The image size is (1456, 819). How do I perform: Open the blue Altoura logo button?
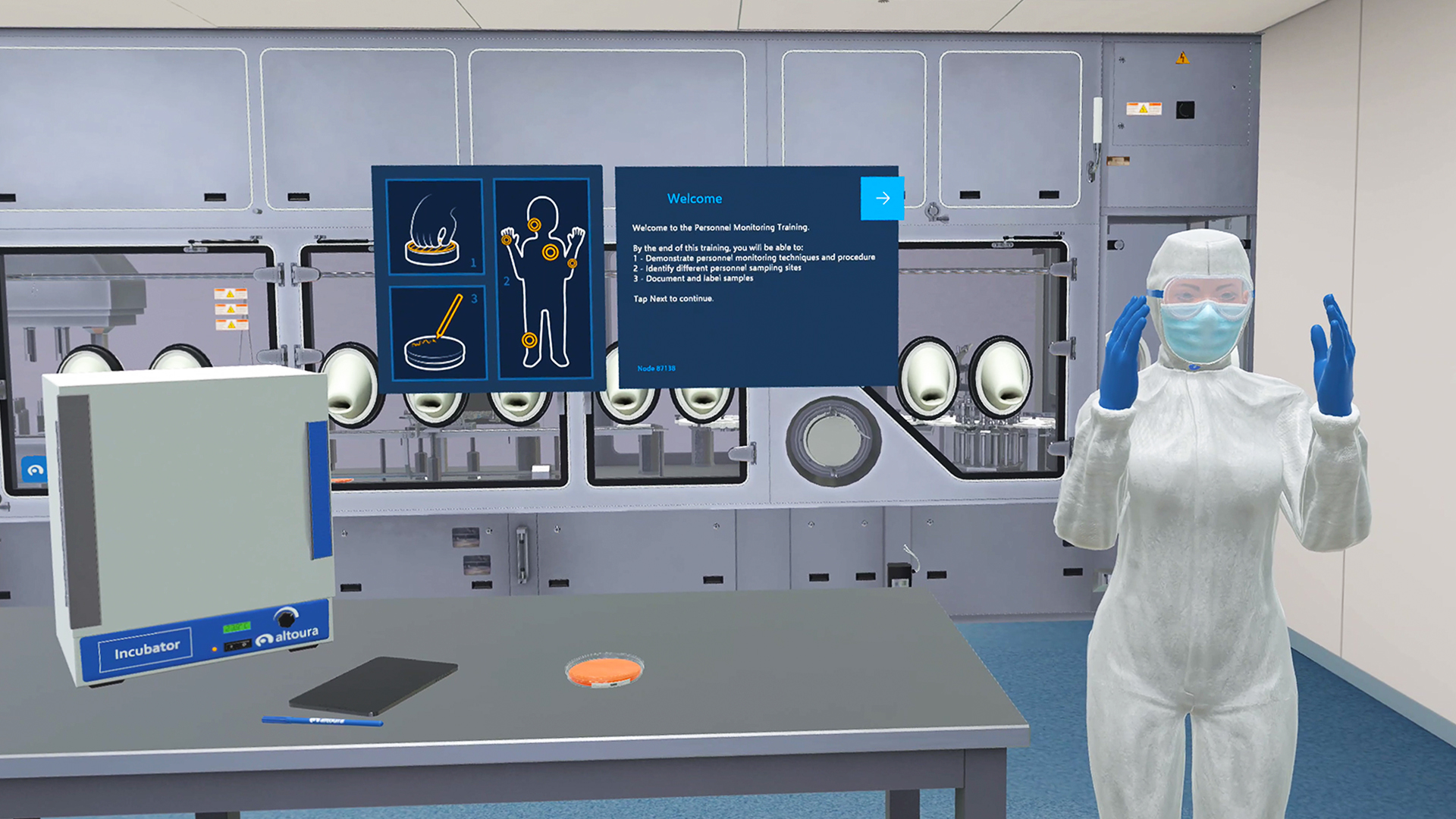(34, 470)
